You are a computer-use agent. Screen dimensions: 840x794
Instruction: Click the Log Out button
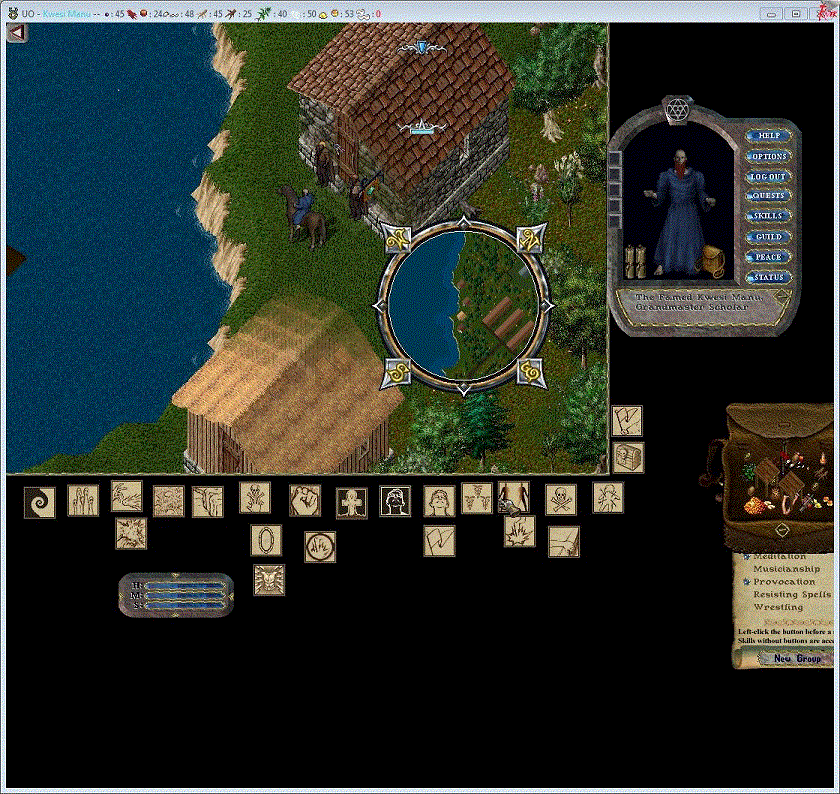click(x=768, y=176)
